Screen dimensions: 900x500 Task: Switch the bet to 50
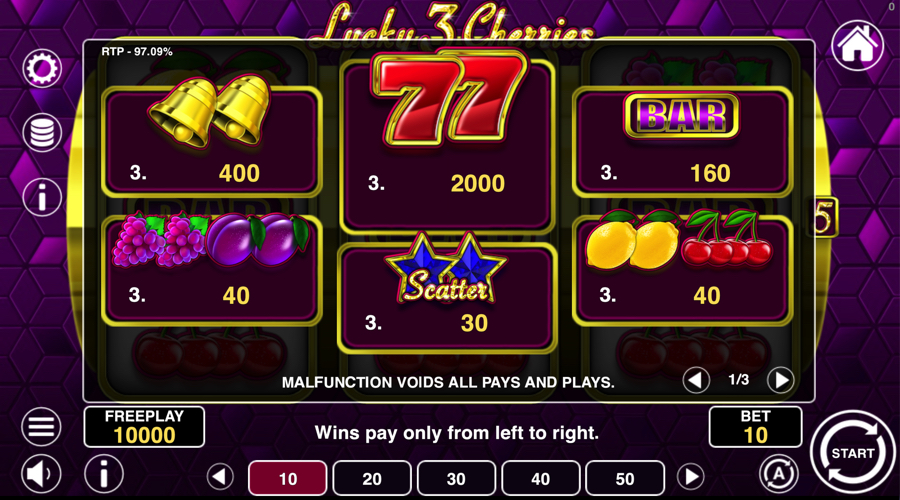click(x=625, y=478)
